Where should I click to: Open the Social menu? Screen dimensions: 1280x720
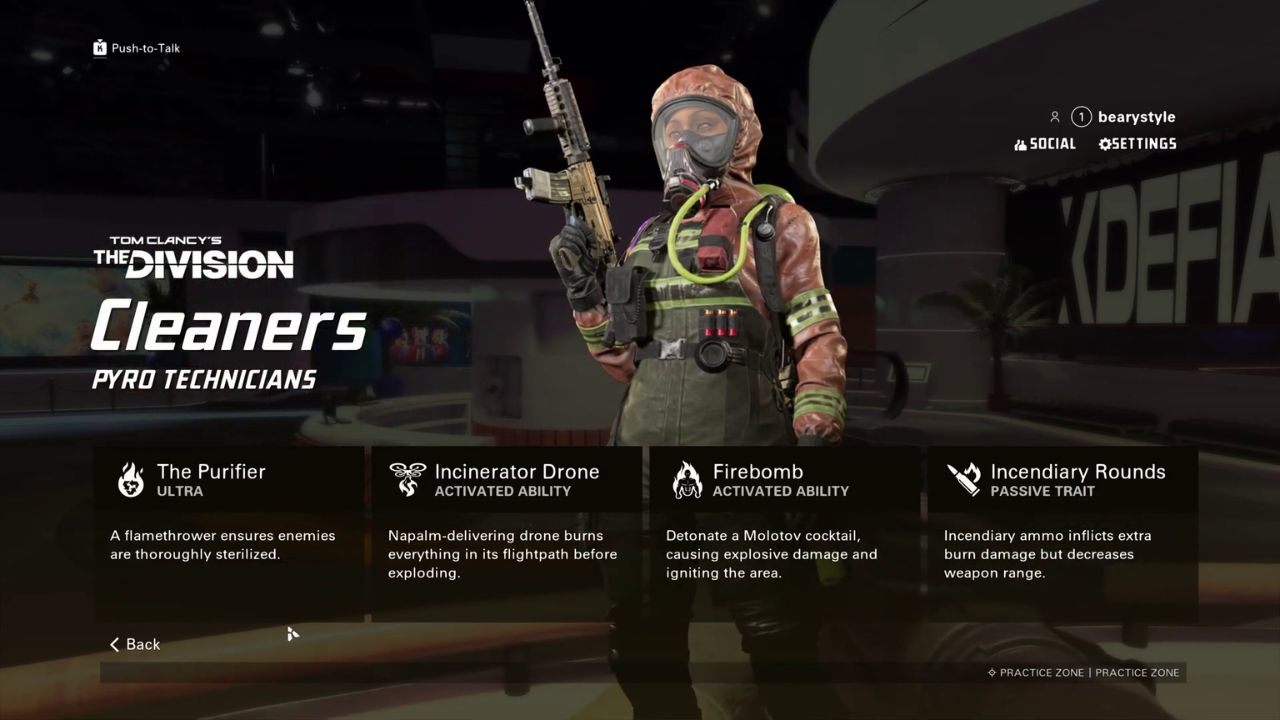tap(1047, 144)
